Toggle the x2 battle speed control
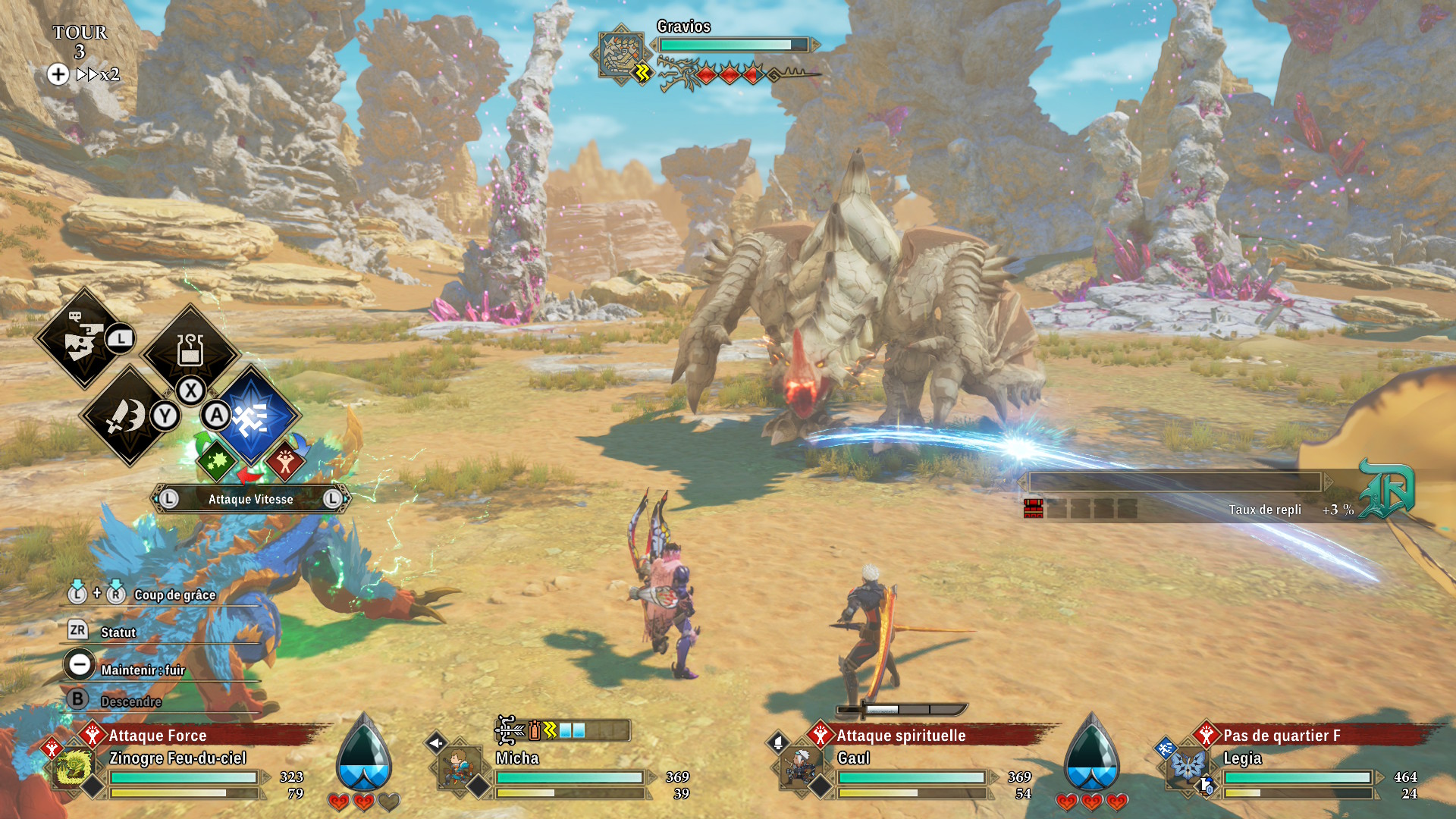This screenshot has width=1456, height=819. 97,74
